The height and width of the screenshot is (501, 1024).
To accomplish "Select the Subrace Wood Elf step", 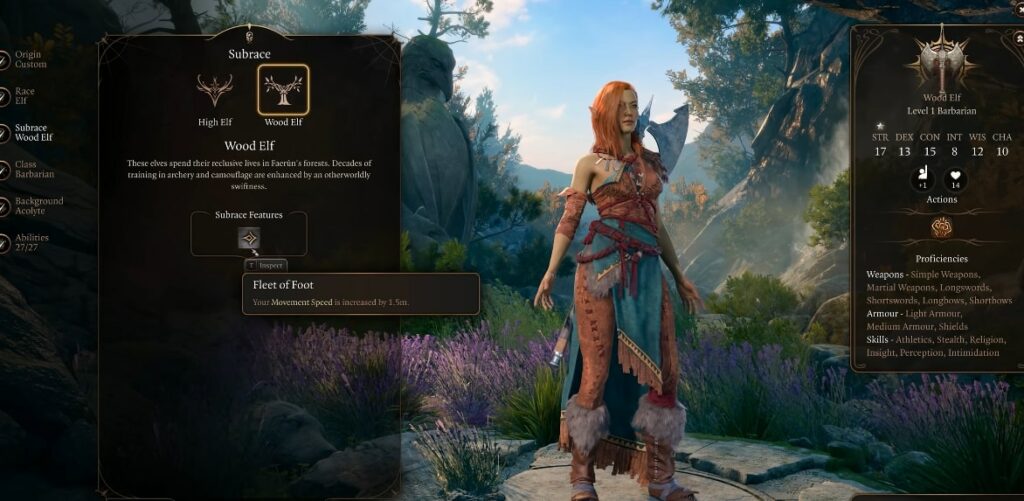I will [x=32, y=132].
